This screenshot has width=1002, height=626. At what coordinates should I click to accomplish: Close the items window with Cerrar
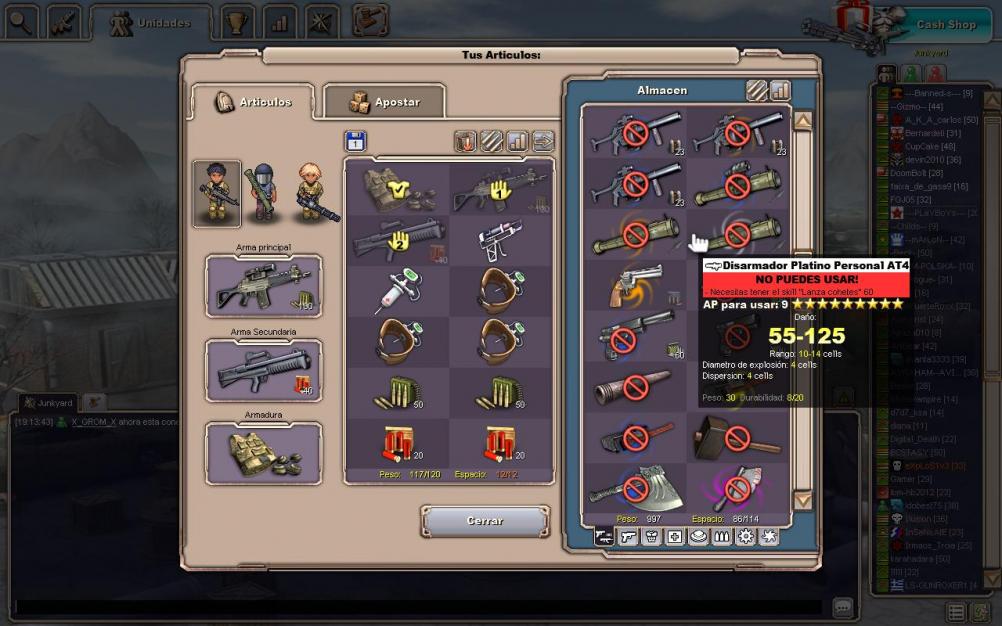[x=485, y=521]
